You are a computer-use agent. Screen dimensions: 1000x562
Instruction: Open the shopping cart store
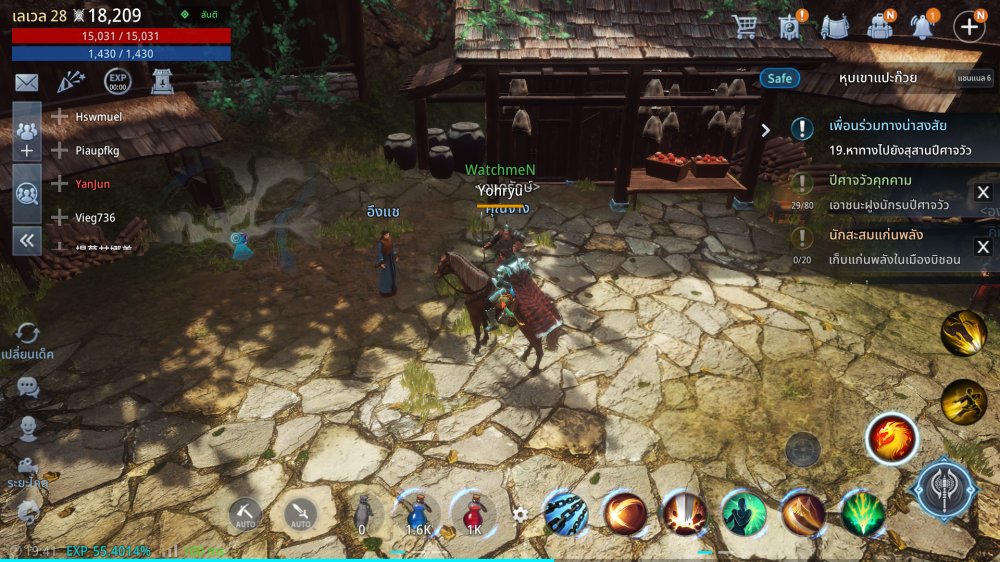pyautogui.click(x=745, y=26)
